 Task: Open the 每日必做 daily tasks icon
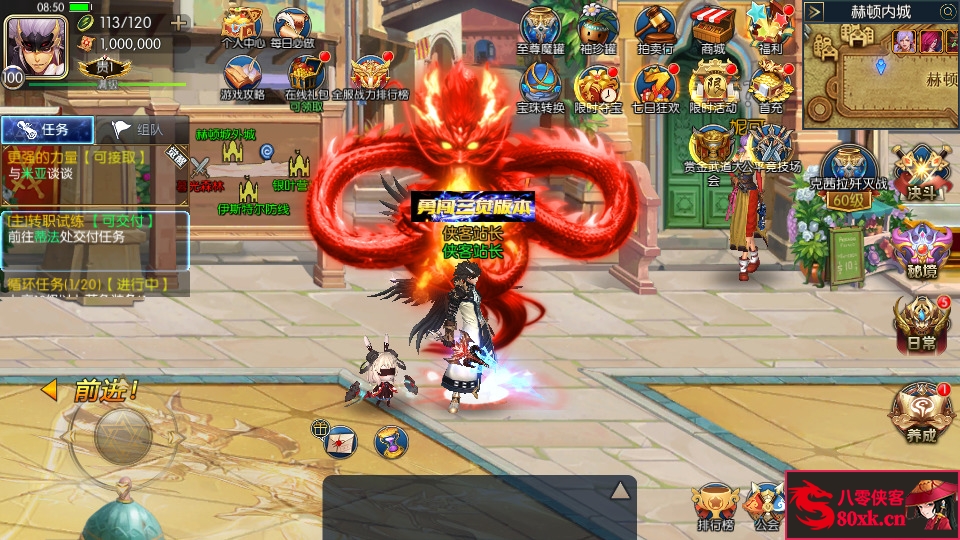point(292,26)
